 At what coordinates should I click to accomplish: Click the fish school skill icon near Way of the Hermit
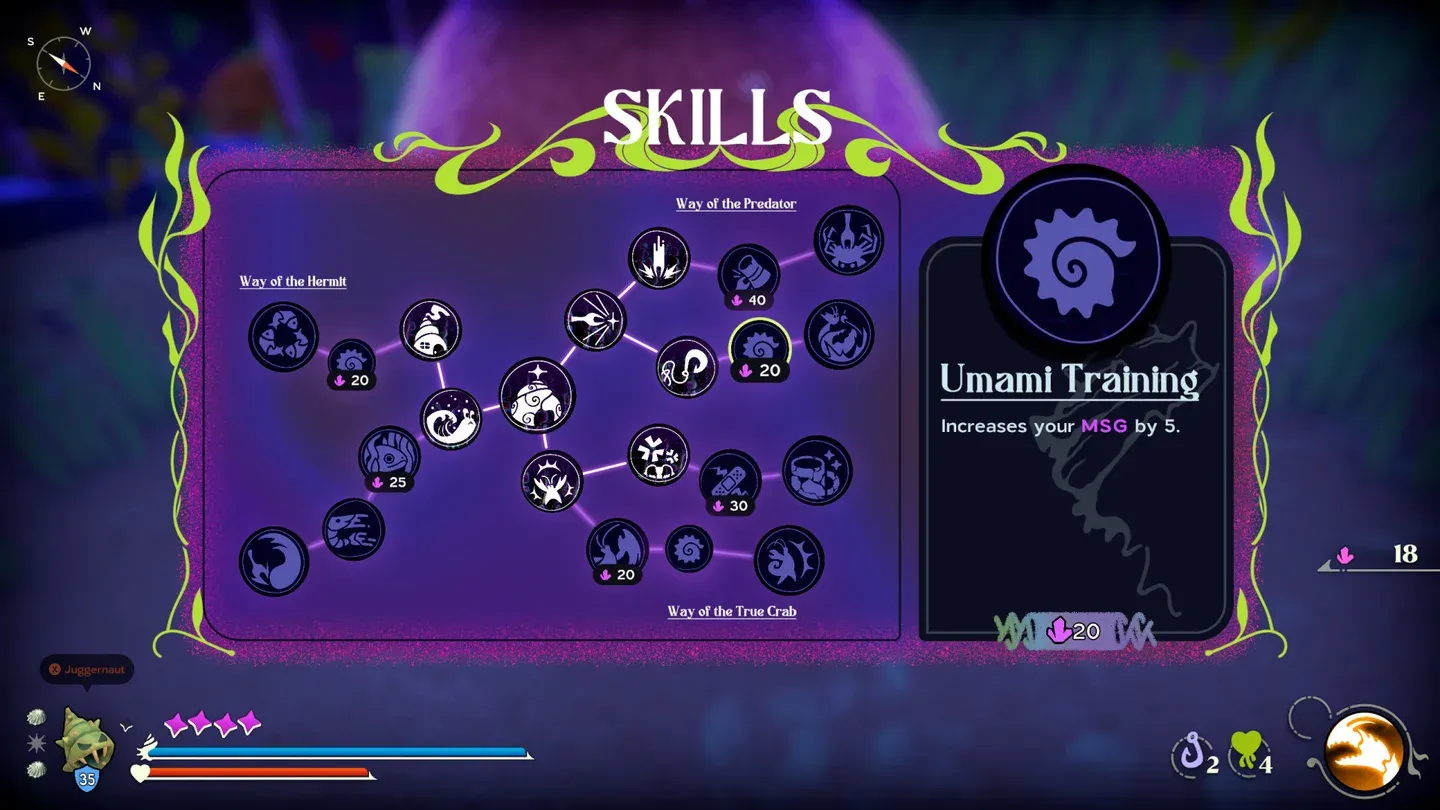click(284, 337)
